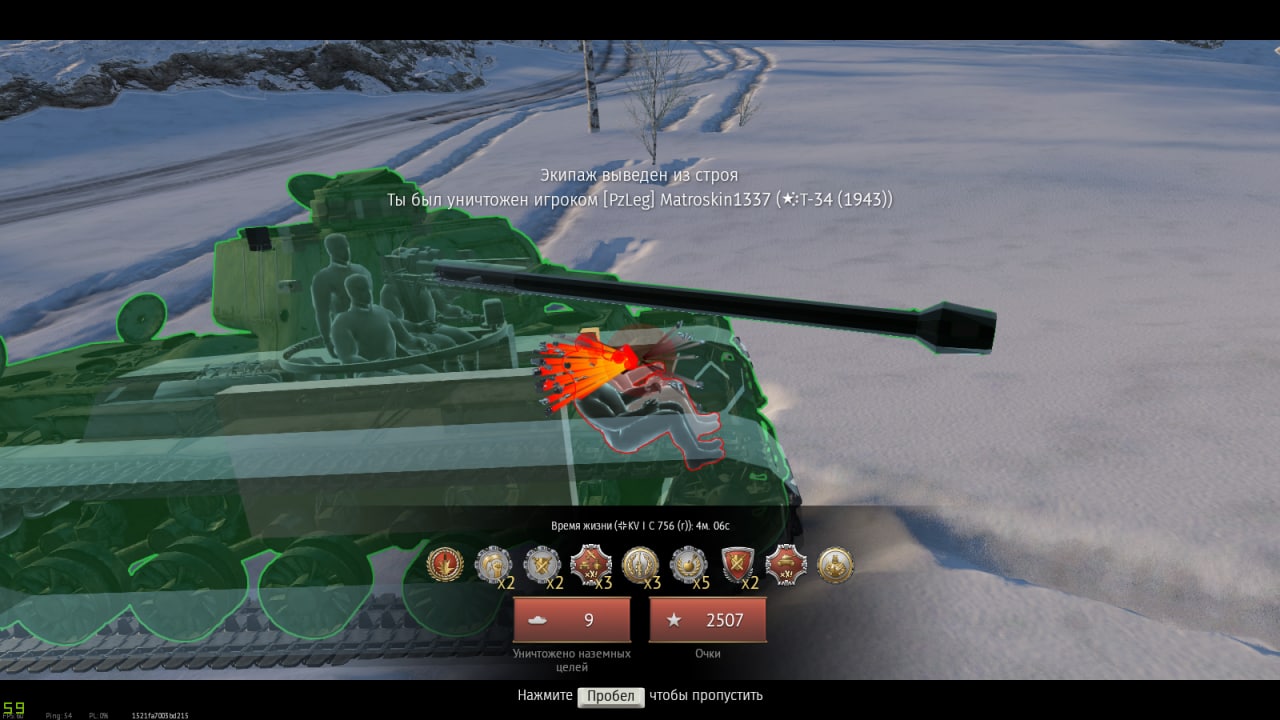The width and height of the screenshot is (1280, 720).
Task: Select the red laurel wreath award medal
Action: click(444, 565)
